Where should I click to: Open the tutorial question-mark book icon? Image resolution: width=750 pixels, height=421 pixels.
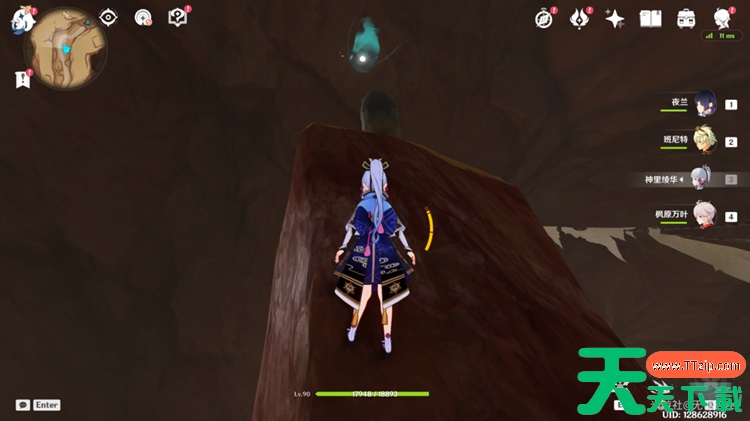pyautogui.click(x=177, y=18)
